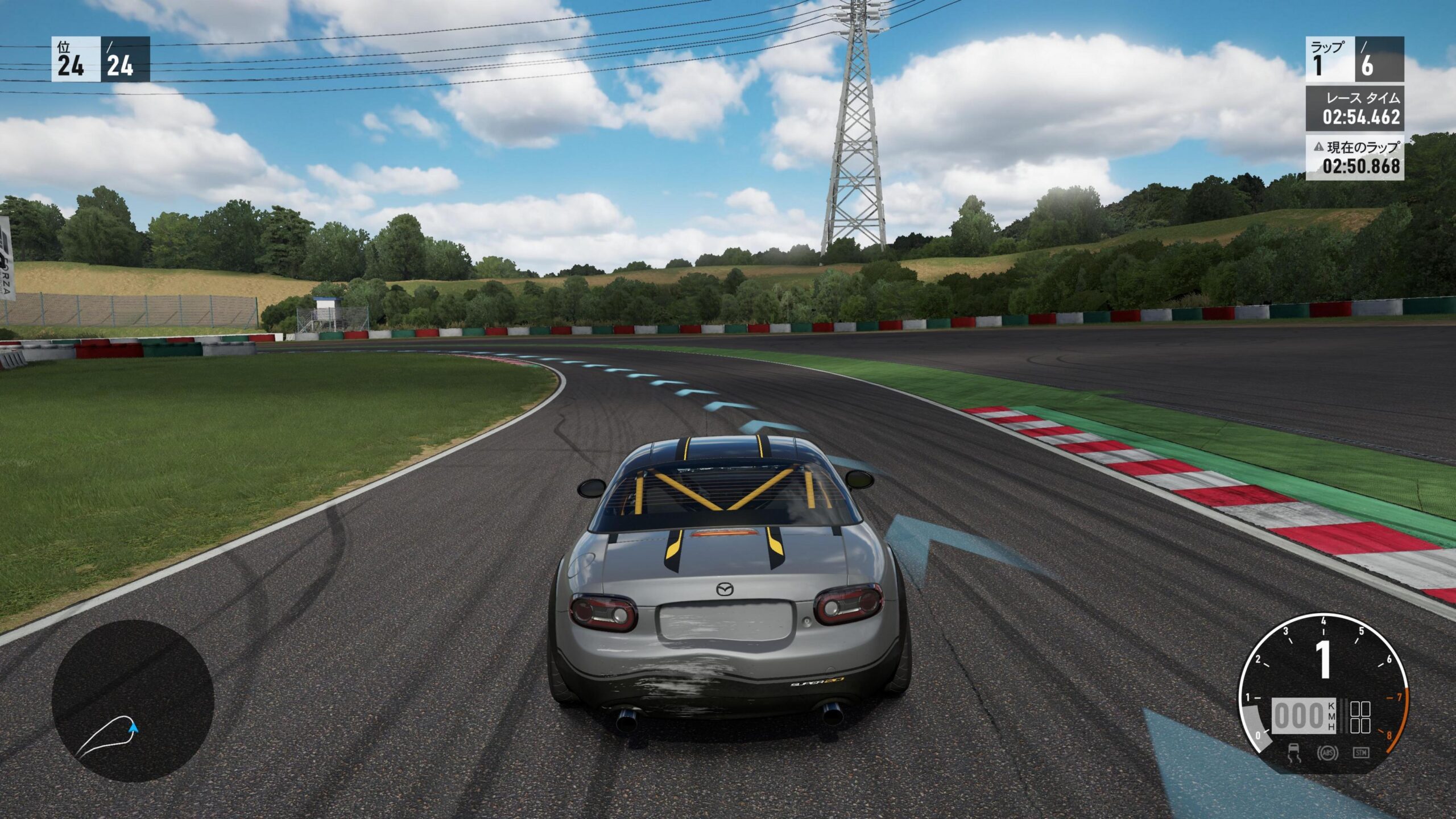Screen dimensions: 1456x819
Task: Click the circular track minimap
Action: click(x=133, y=700)
